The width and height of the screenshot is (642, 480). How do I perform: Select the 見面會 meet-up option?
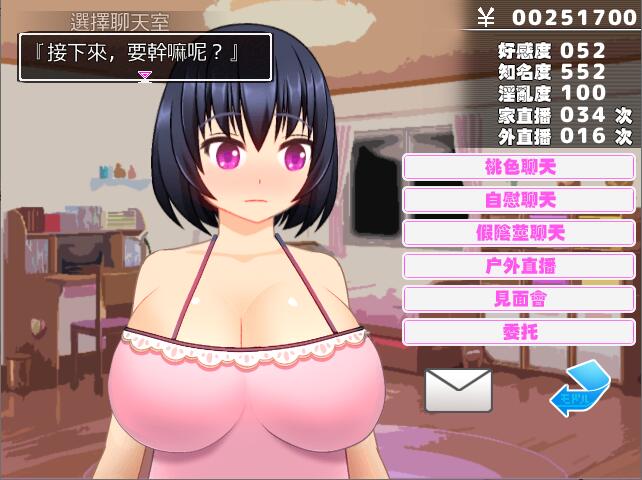click(518, 299)
